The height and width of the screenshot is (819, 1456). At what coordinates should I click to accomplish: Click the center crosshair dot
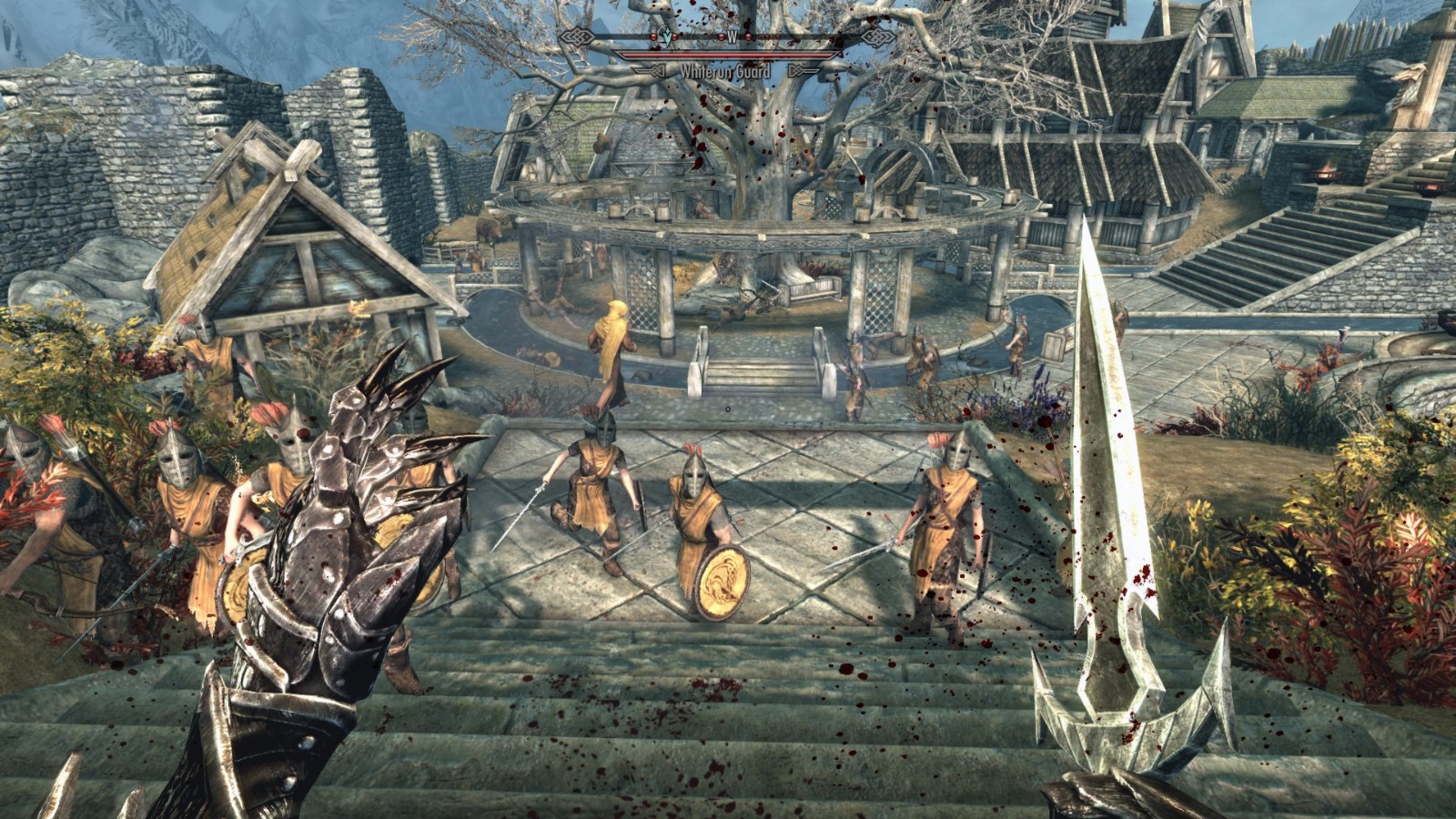coord(728,409)
